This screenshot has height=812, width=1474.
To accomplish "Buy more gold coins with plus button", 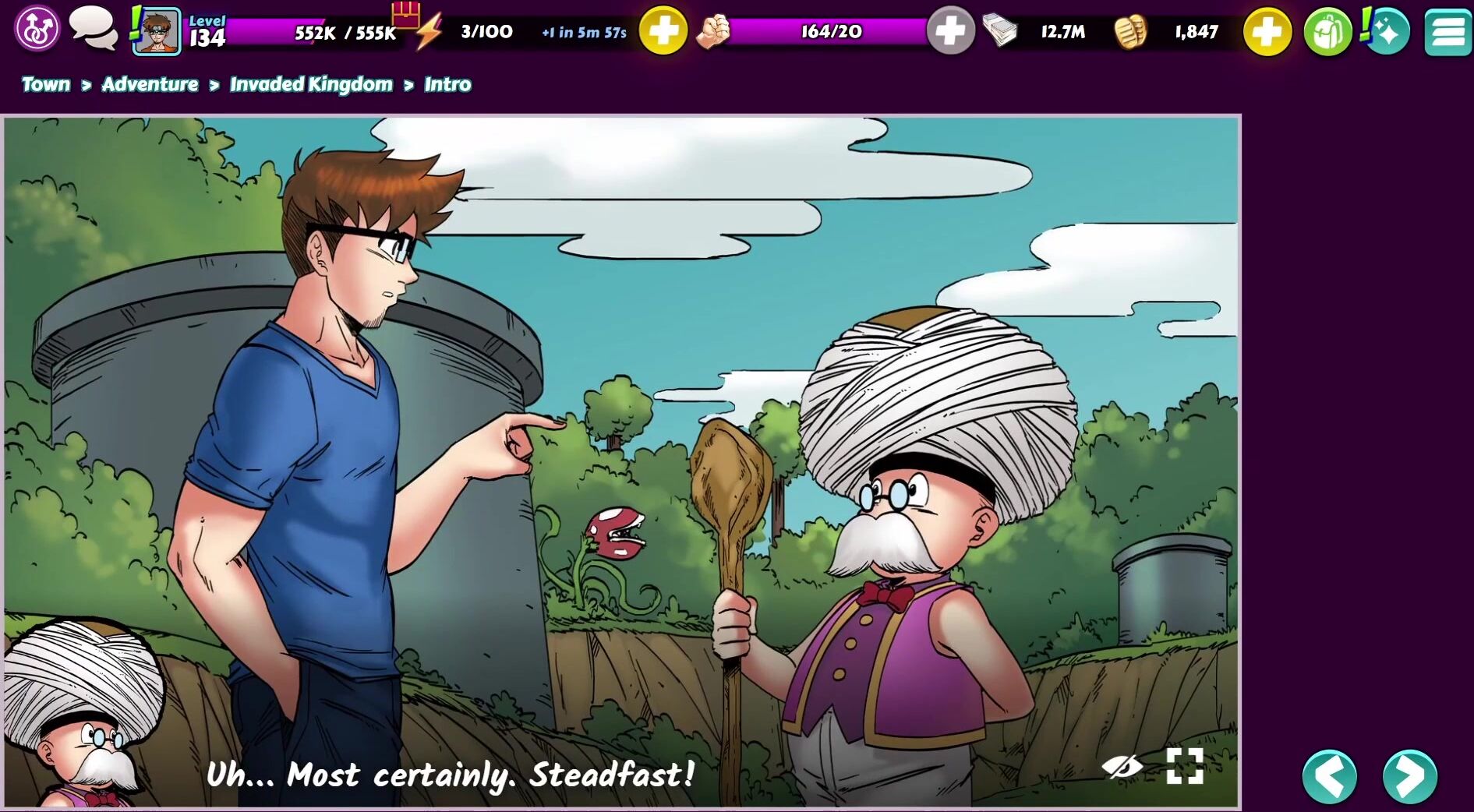I will tap(1267, 32).
